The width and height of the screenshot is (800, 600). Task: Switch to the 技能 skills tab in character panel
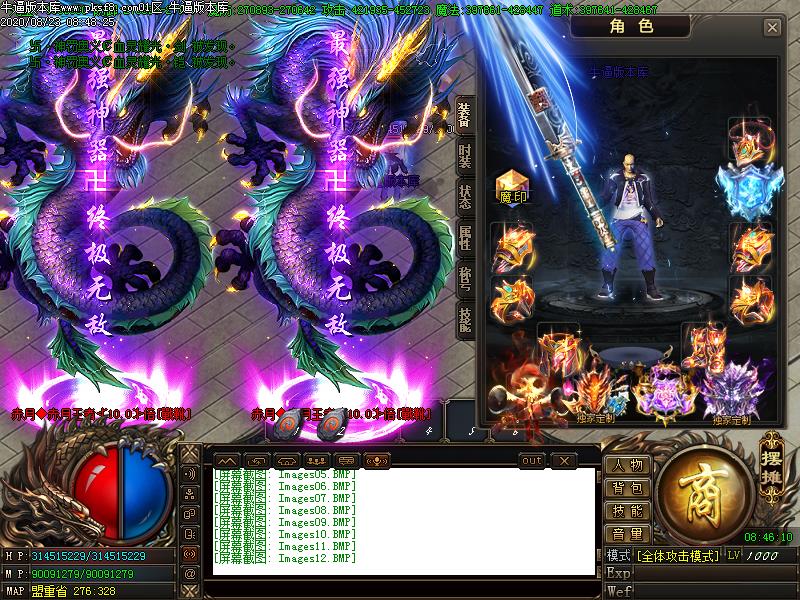pyautogui.click(x=465, y=318)
